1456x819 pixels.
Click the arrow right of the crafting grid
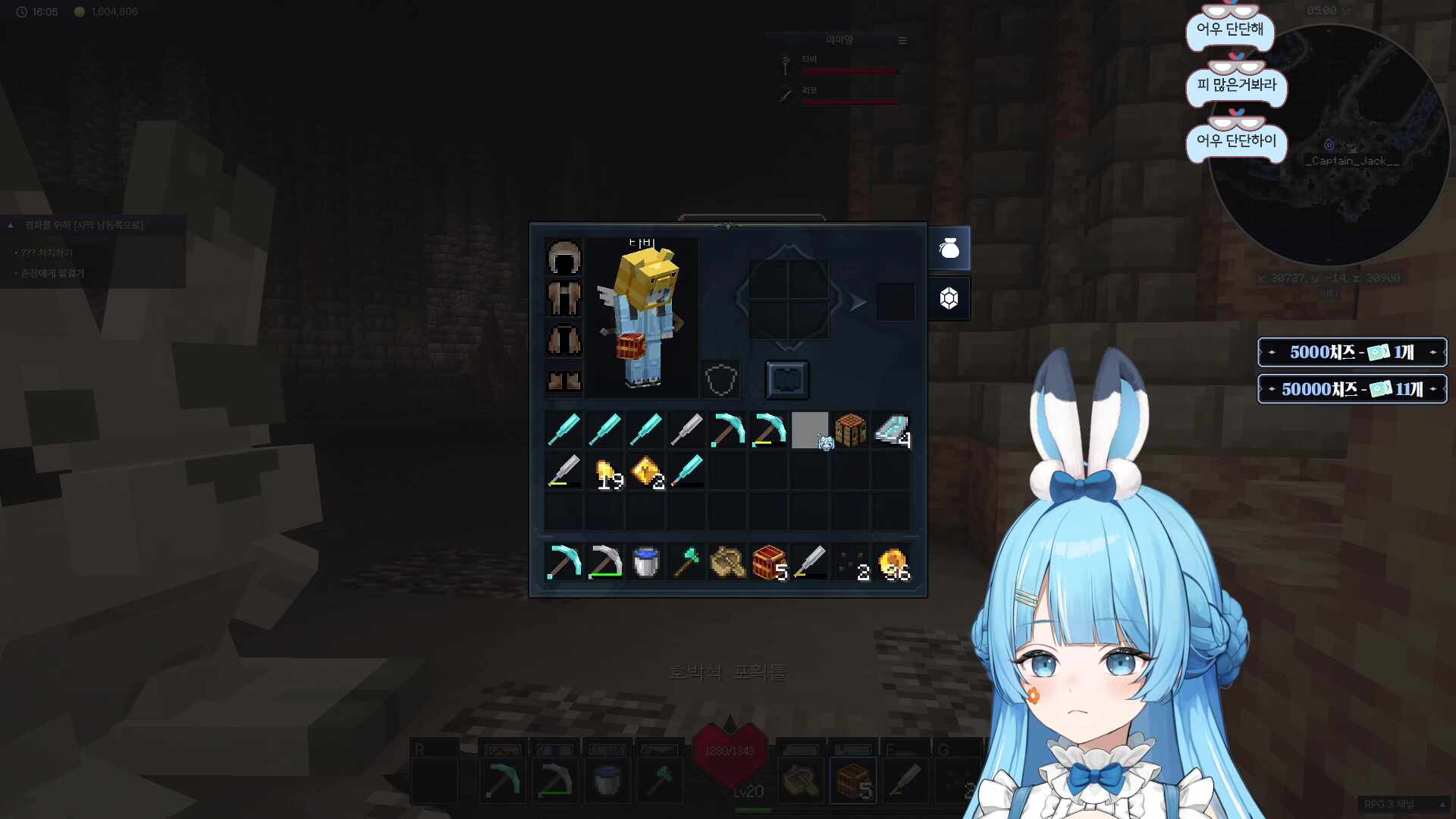[x=858, y=301]
